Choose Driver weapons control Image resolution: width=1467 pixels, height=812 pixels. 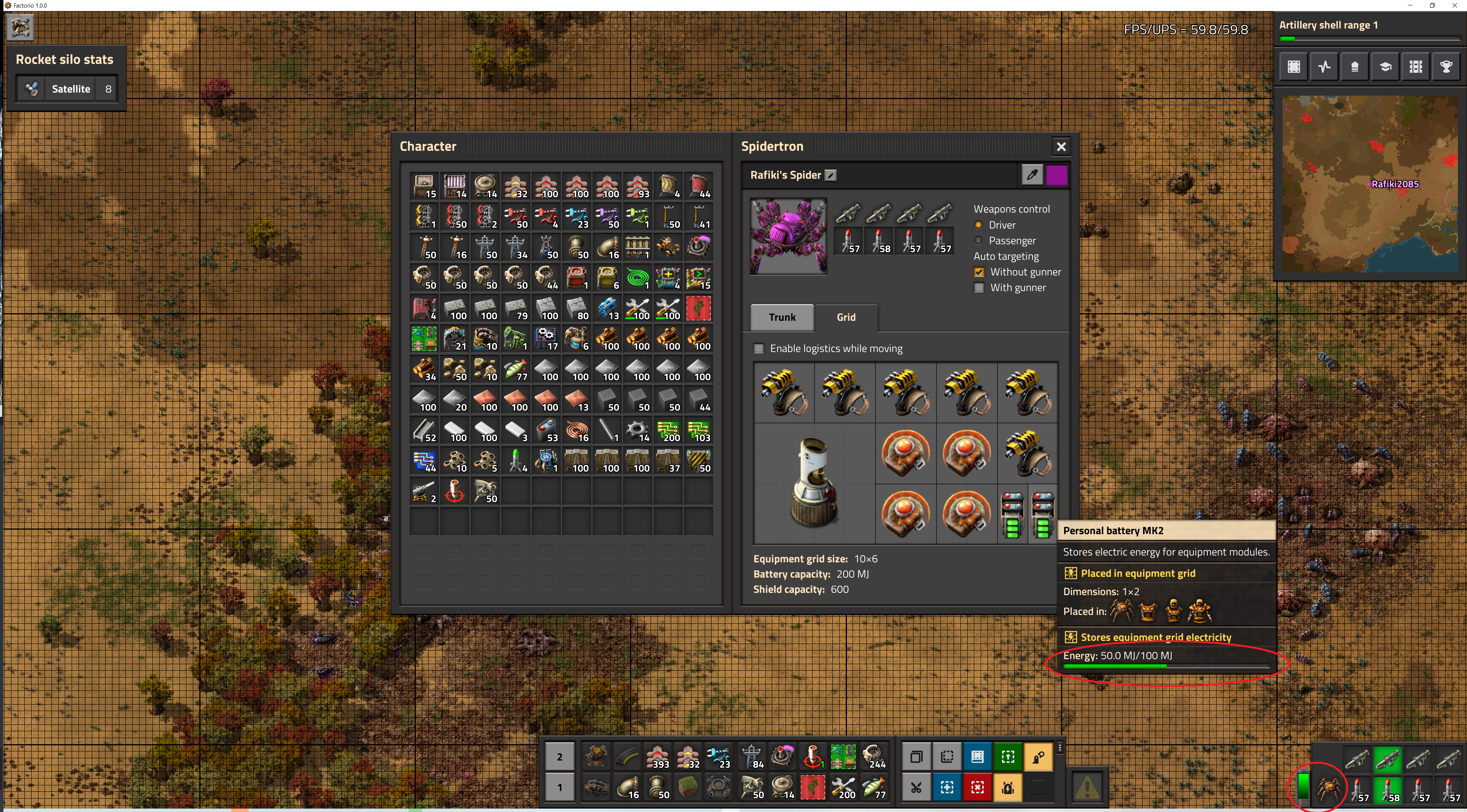point(978,225)
